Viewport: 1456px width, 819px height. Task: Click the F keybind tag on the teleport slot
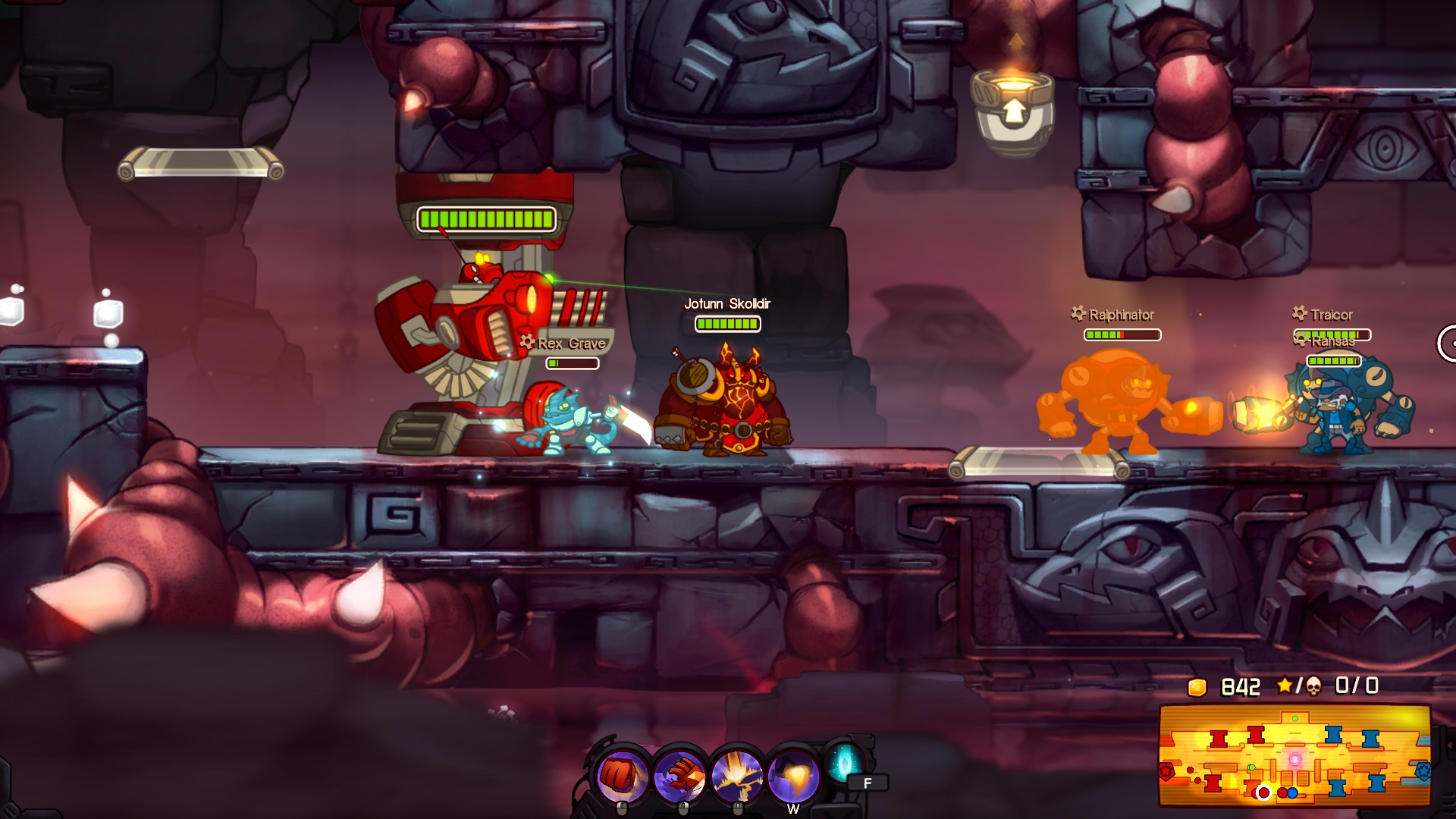pos(868,781)
